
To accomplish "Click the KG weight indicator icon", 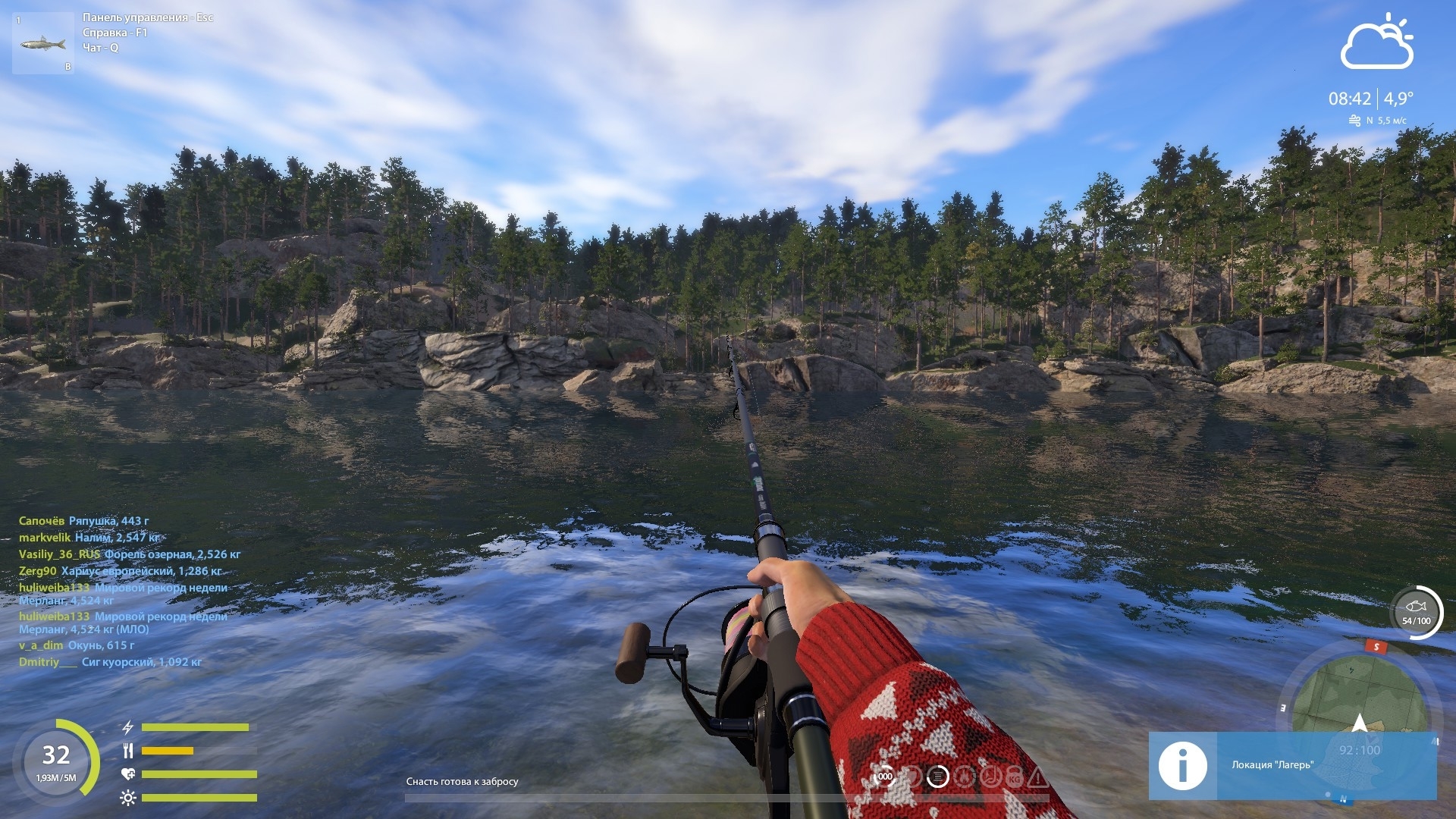I will 1014,777.
